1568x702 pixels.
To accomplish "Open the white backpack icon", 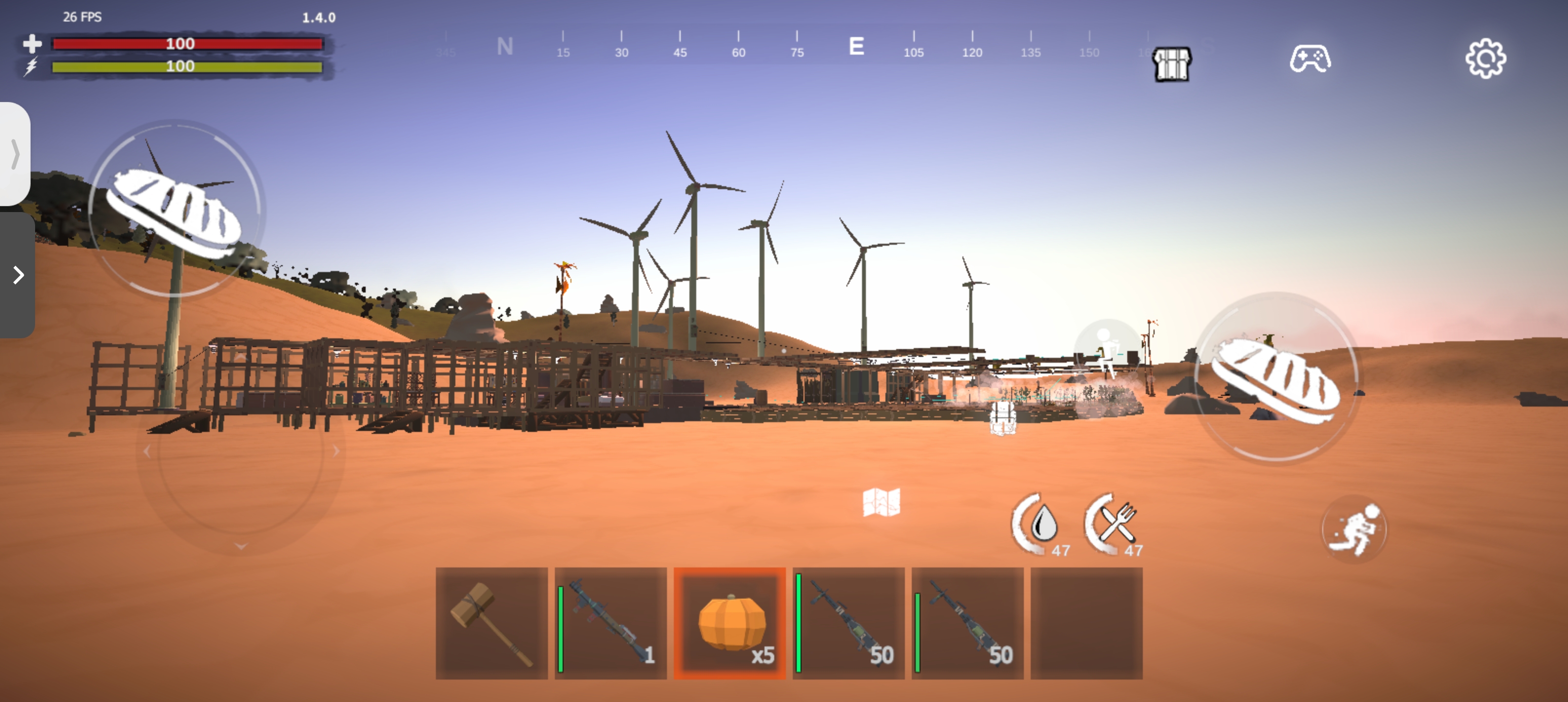I will coord(1002,418).
